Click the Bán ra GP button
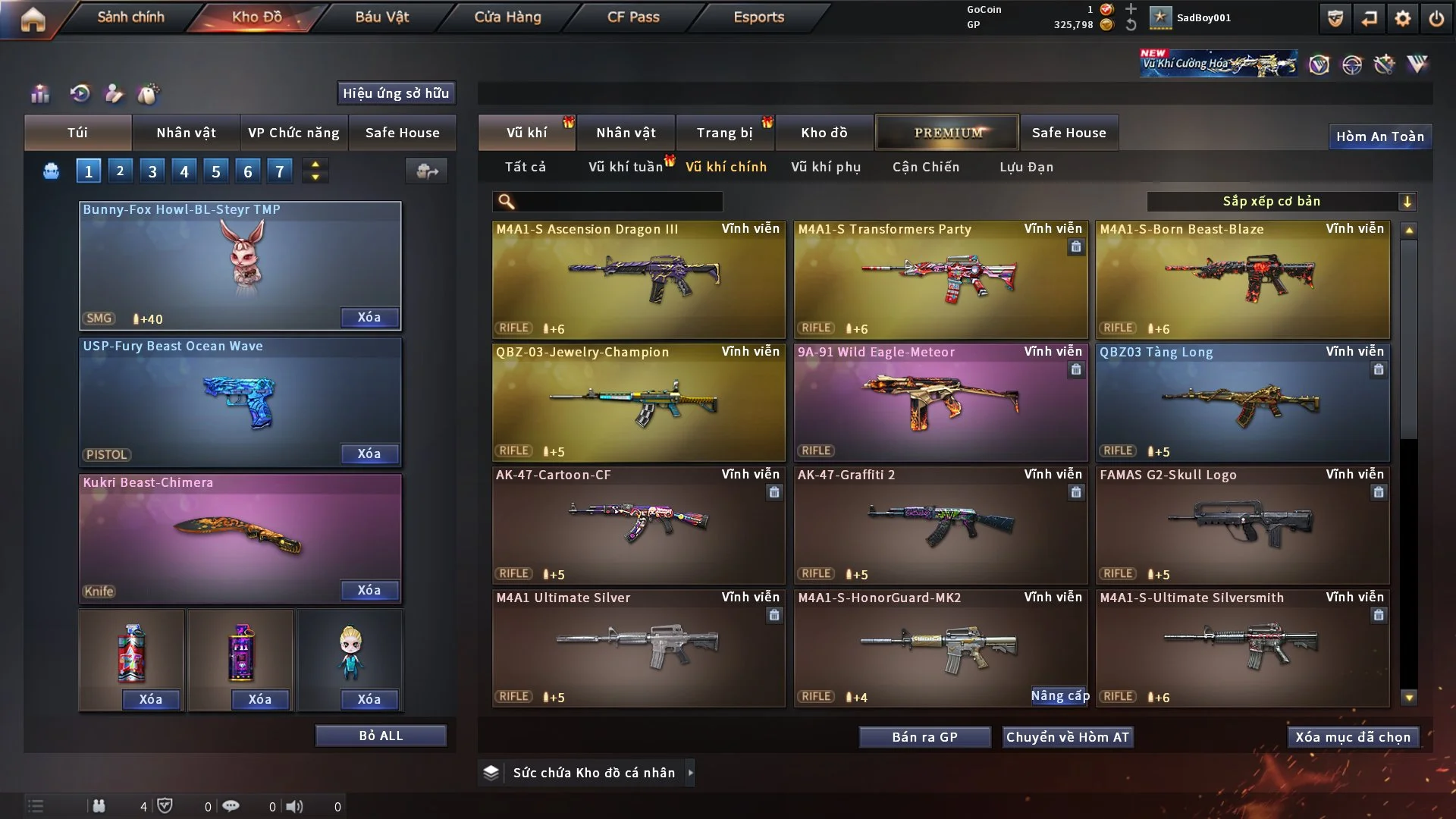 (924, 737)
